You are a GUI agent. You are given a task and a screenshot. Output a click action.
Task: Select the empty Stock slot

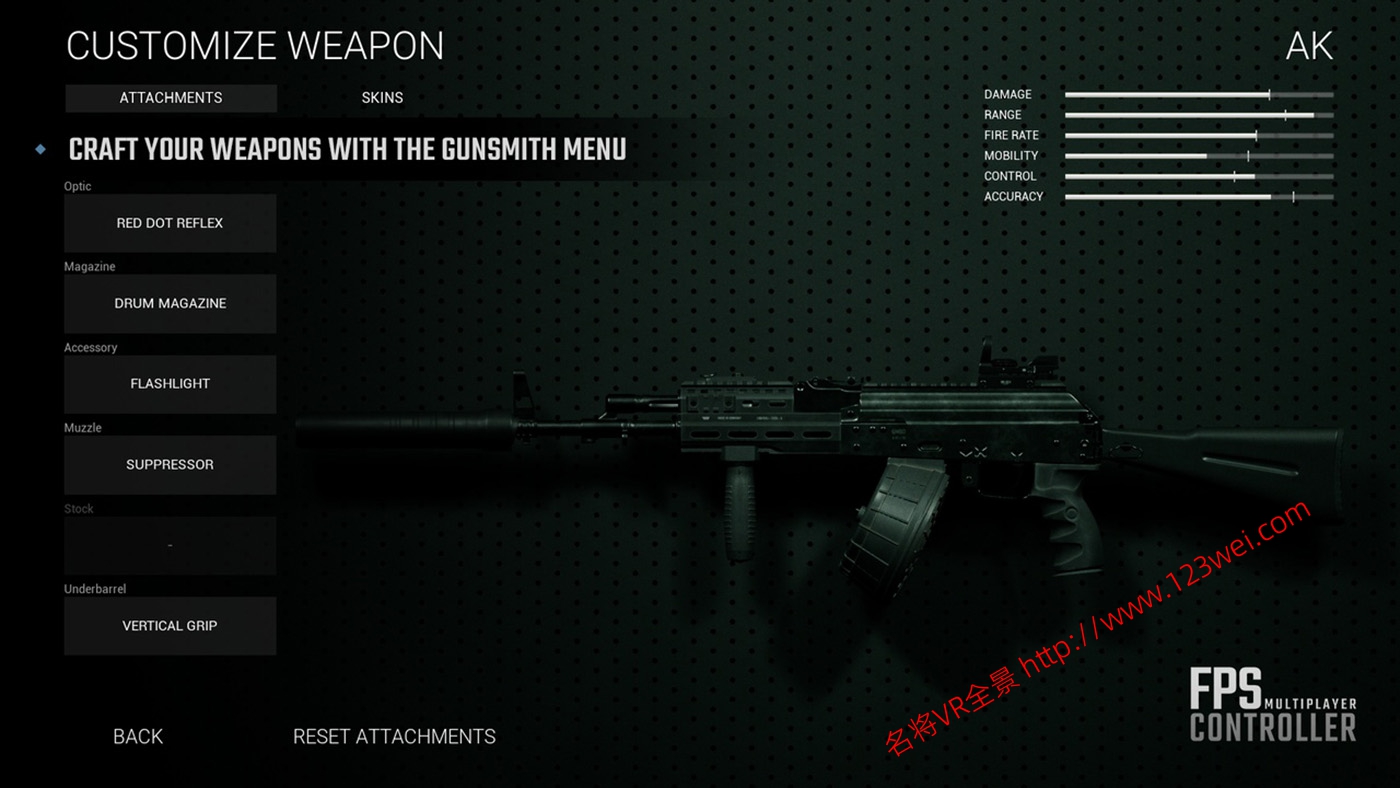coord(170,546)
